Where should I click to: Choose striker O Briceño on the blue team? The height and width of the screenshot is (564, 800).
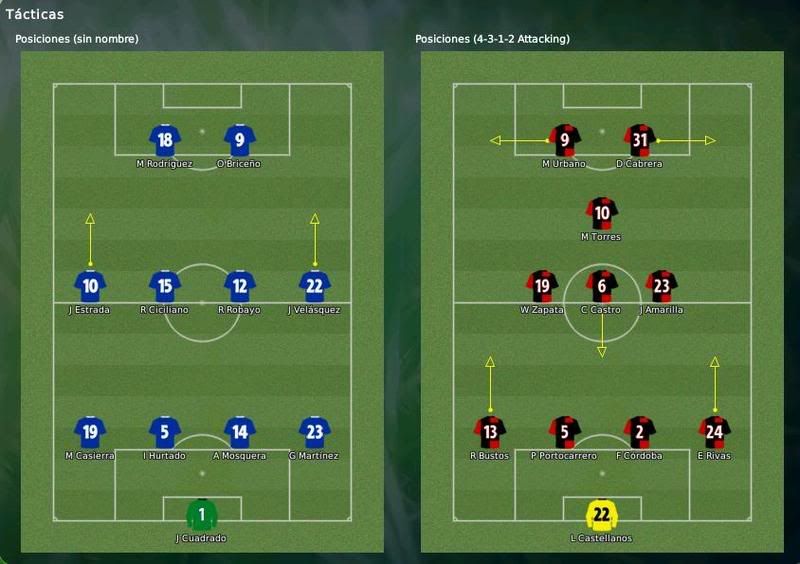click(x=240, y=140)
